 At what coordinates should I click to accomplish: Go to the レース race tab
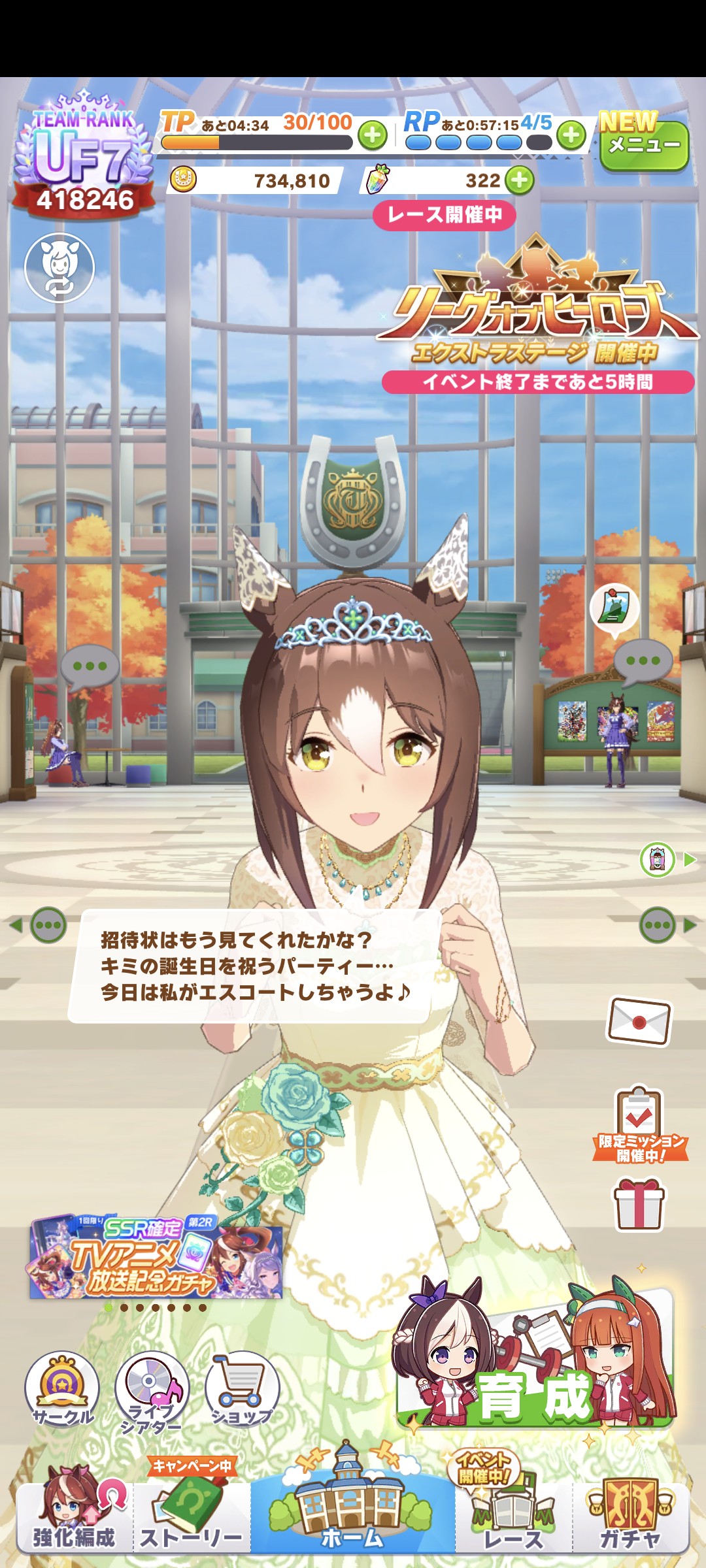pyautogui.click(x=513, y=1517)
